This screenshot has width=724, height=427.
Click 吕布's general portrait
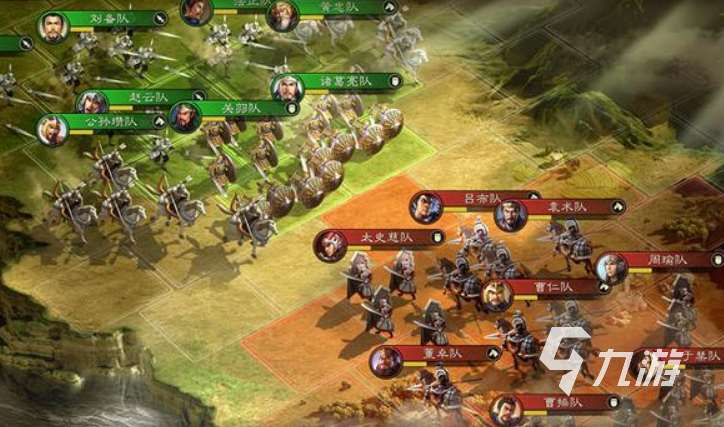(425, 208)
